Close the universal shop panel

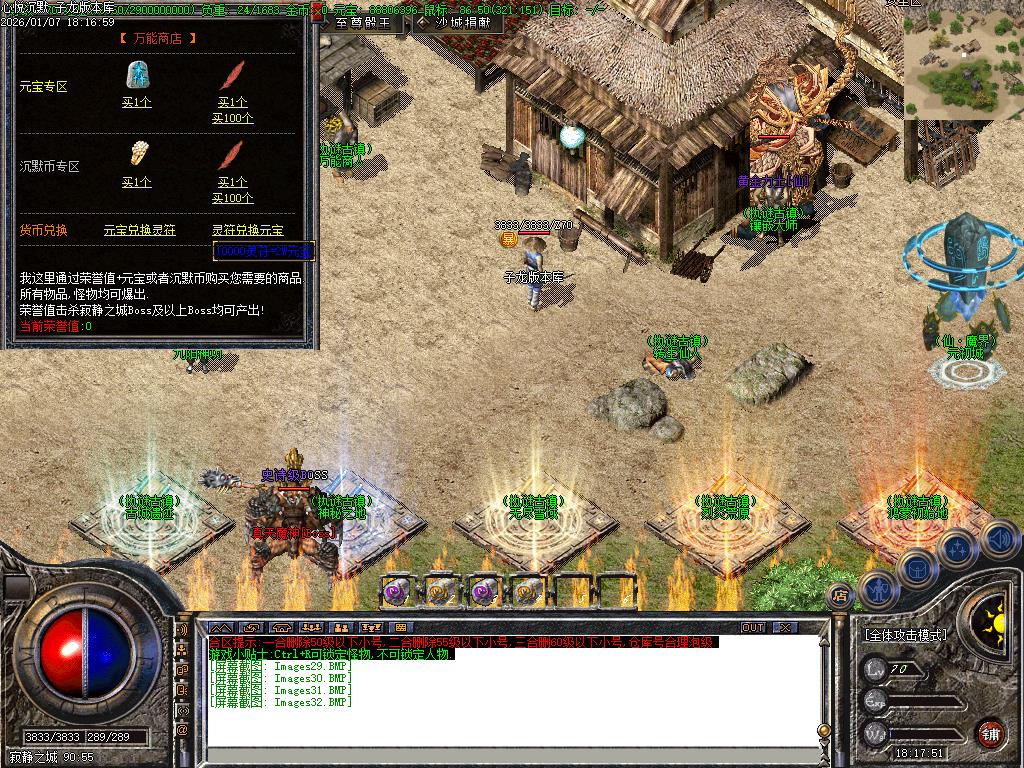316,14
